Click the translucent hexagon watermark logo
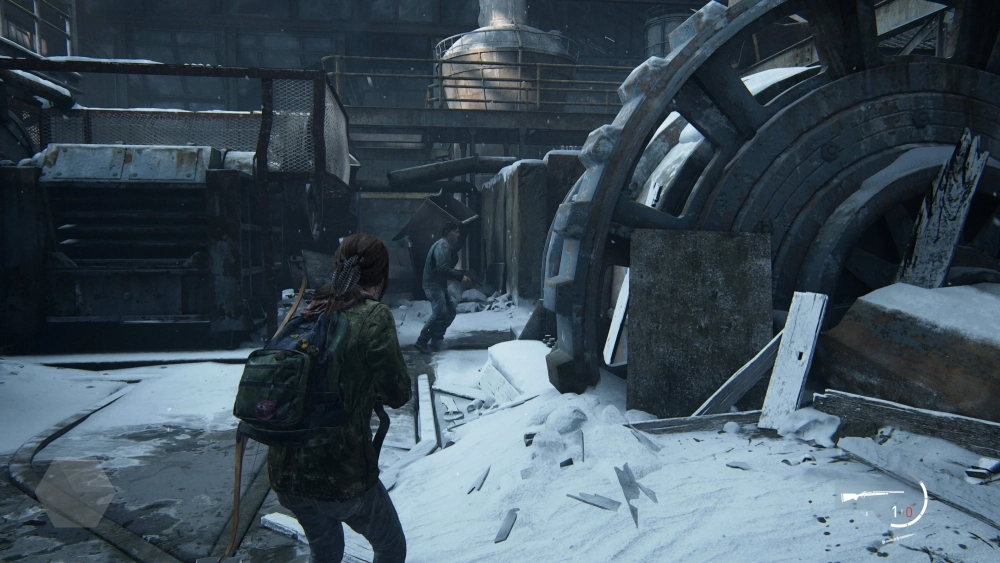Screen dimensions: 1000x563 click(x=74, y=492)
